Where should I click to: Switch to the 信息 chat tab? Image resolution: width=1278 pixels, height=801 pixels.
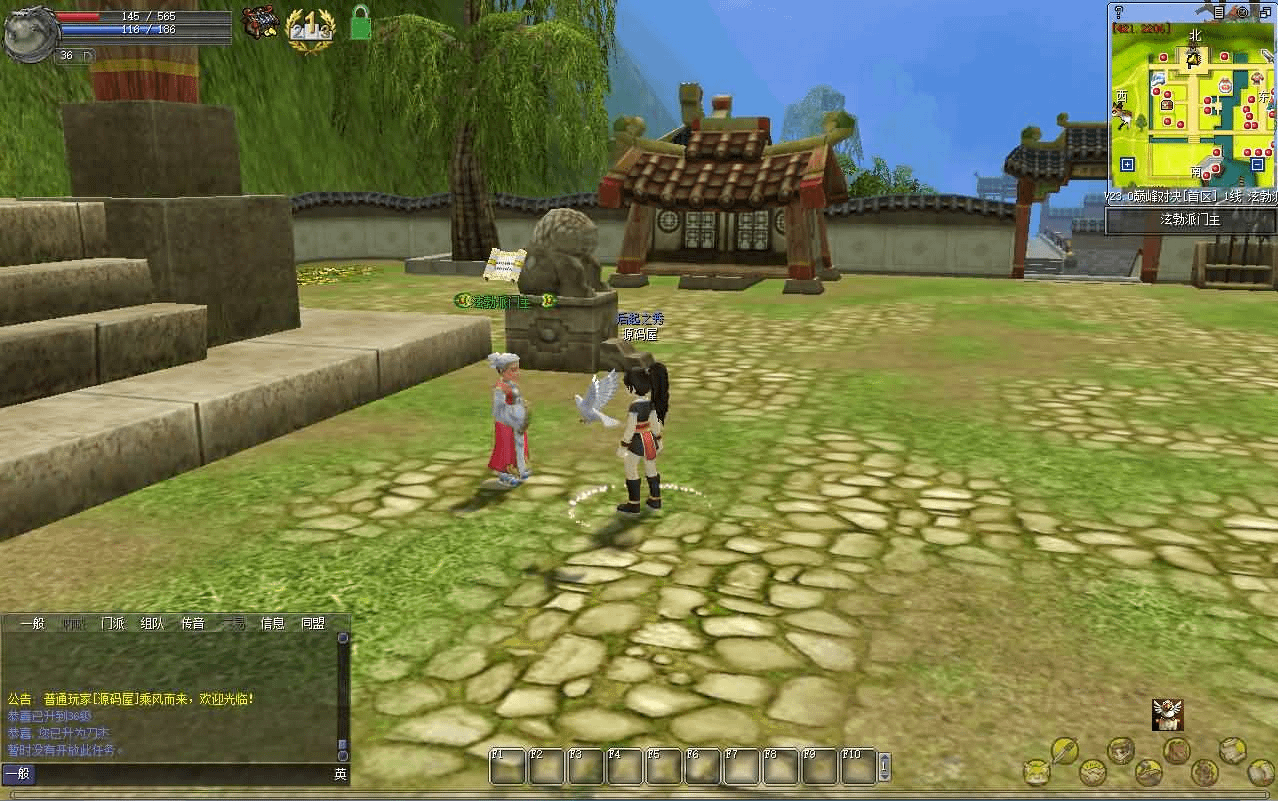coord(272,623)
